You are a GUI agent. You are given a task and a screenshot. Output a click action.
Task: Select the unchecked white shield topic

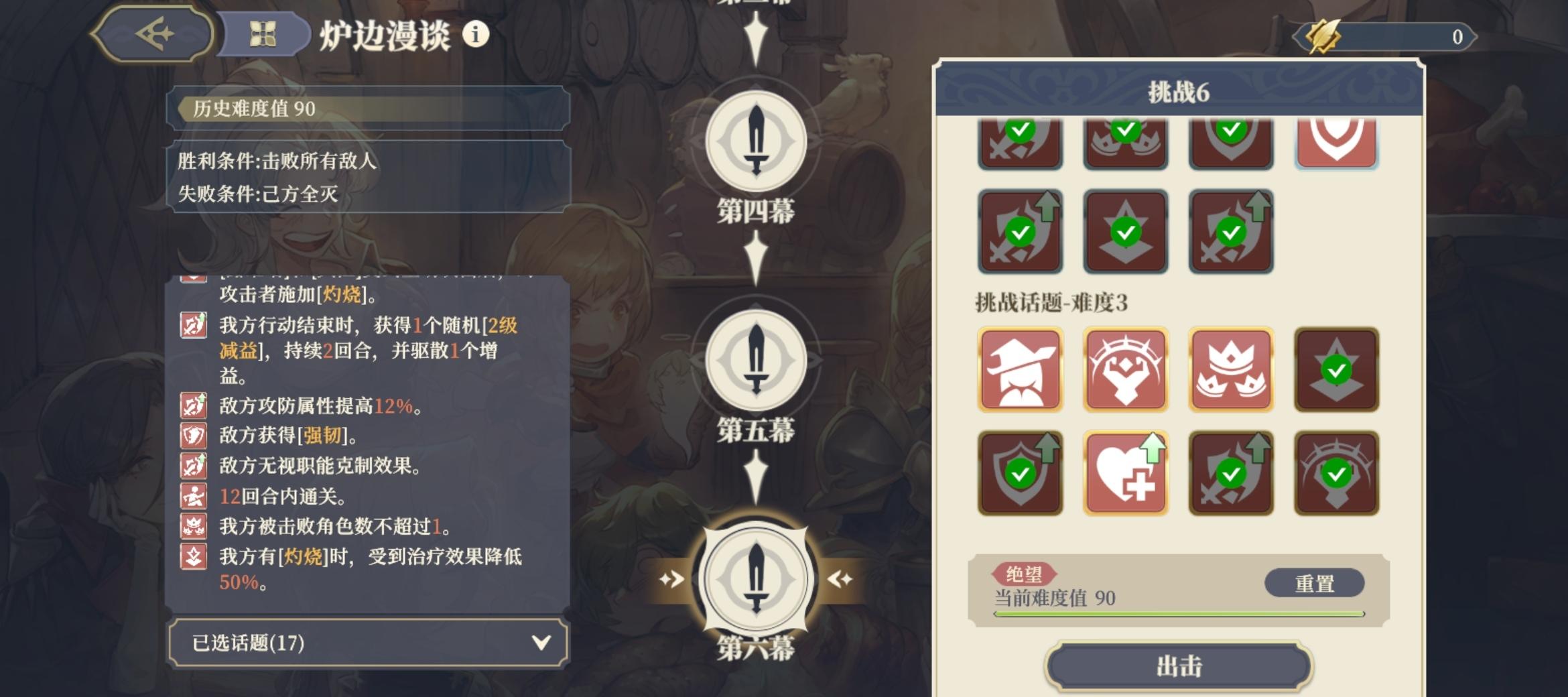coord(1335,141)
